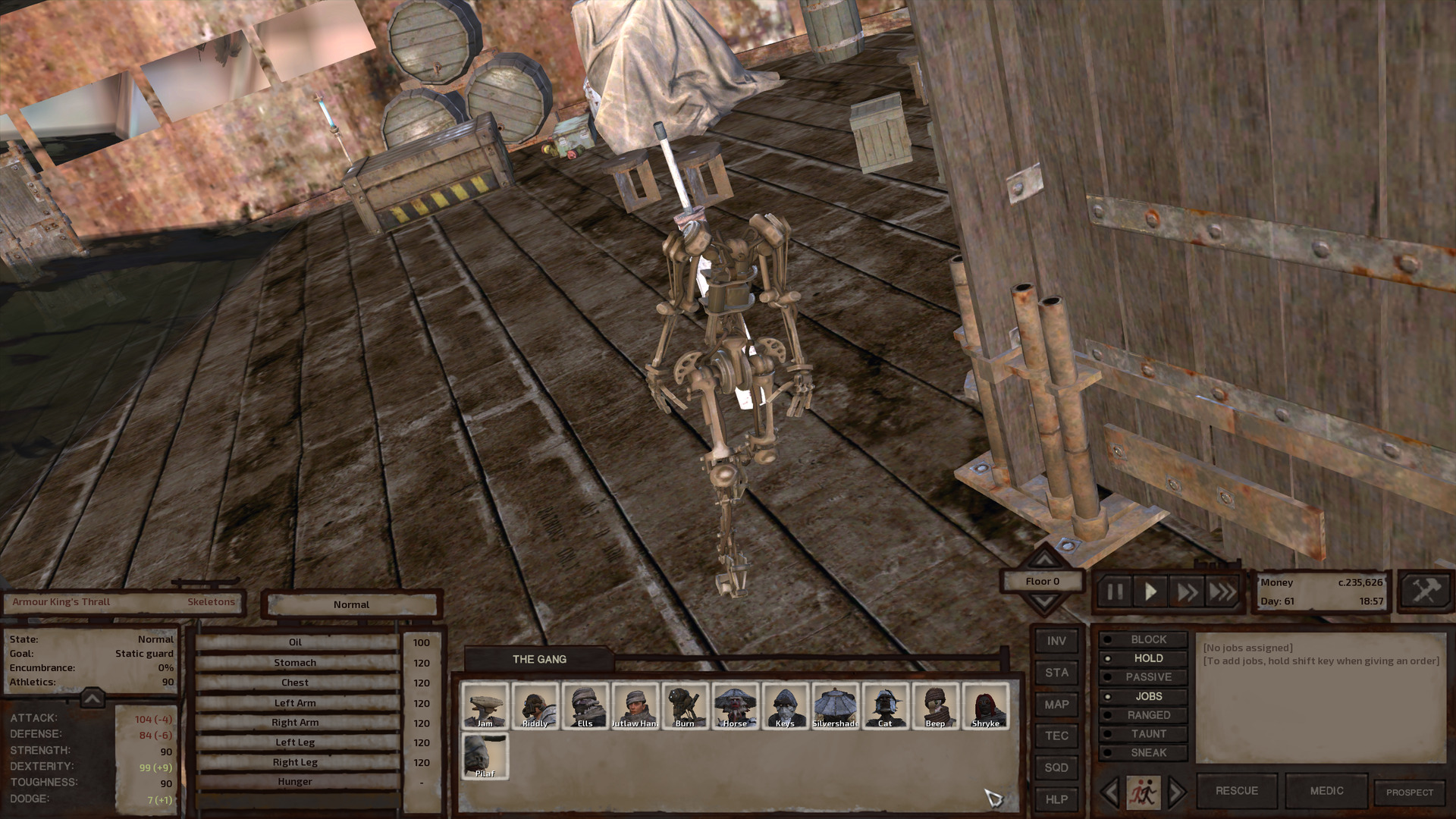The height and width of the screenshot is (819, 1456).
Task: Open the character inventory via INV
Action: [x=1056, y=641]
